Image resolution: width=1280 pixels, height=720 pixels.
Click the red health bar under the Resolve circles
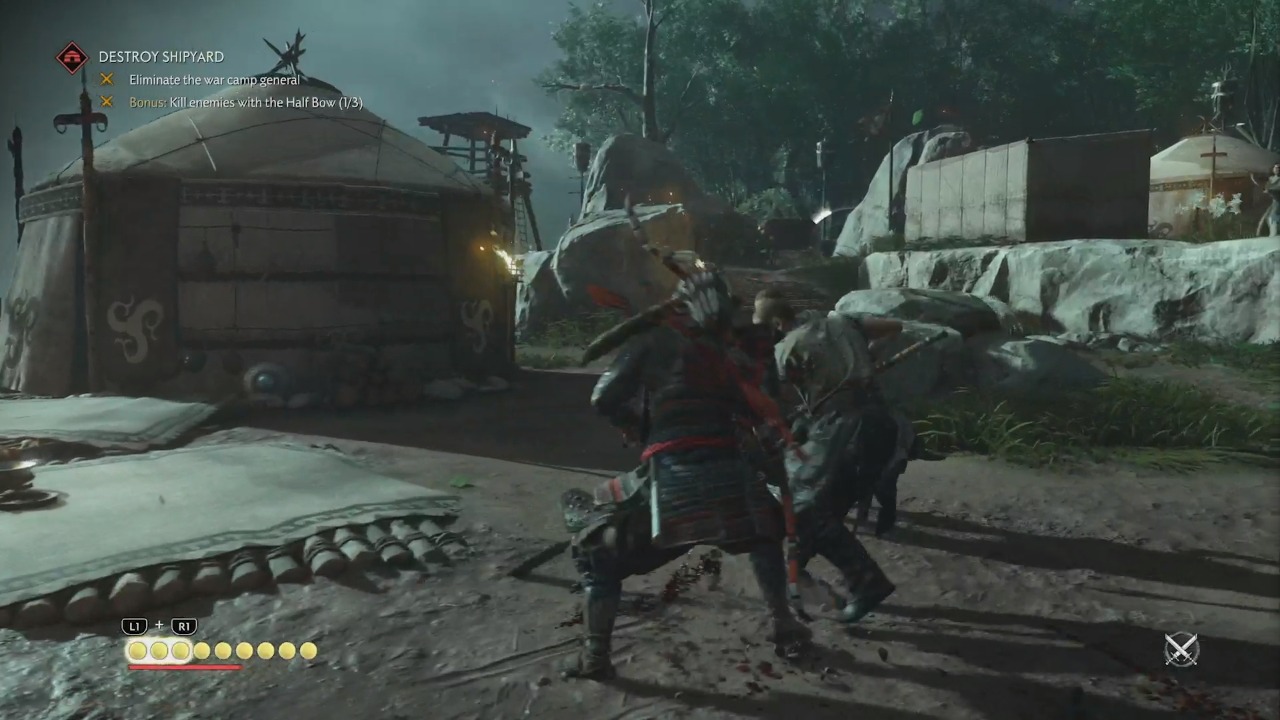pos(185,665)
